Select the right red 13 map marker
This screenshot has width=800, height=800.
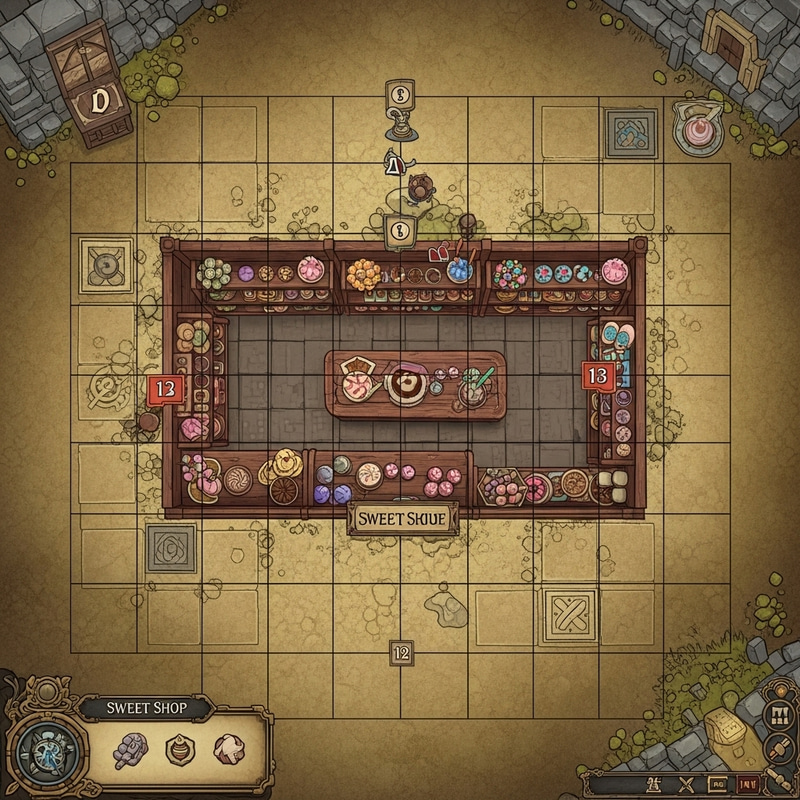point(597,376)
